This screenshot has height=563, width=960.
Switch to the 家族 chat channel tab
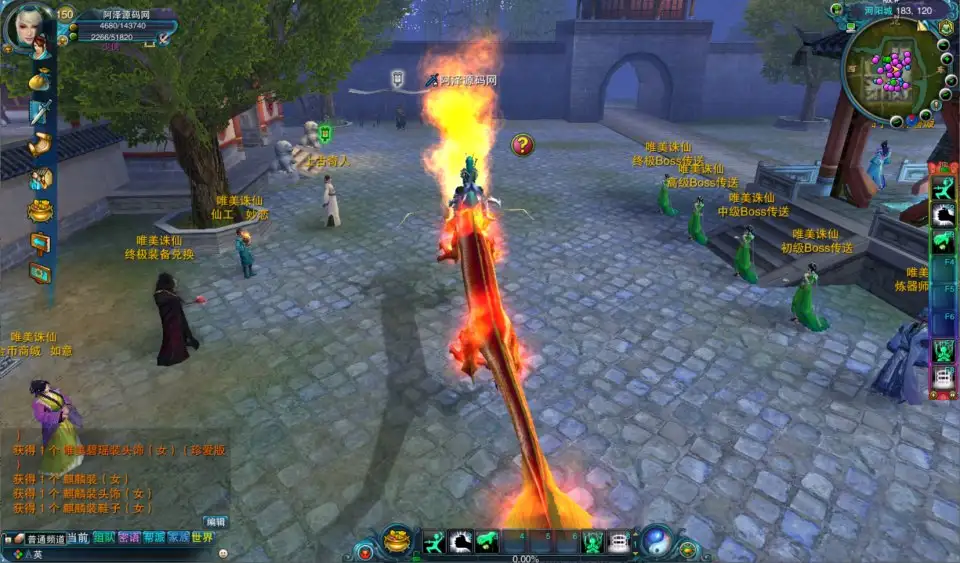178,538
